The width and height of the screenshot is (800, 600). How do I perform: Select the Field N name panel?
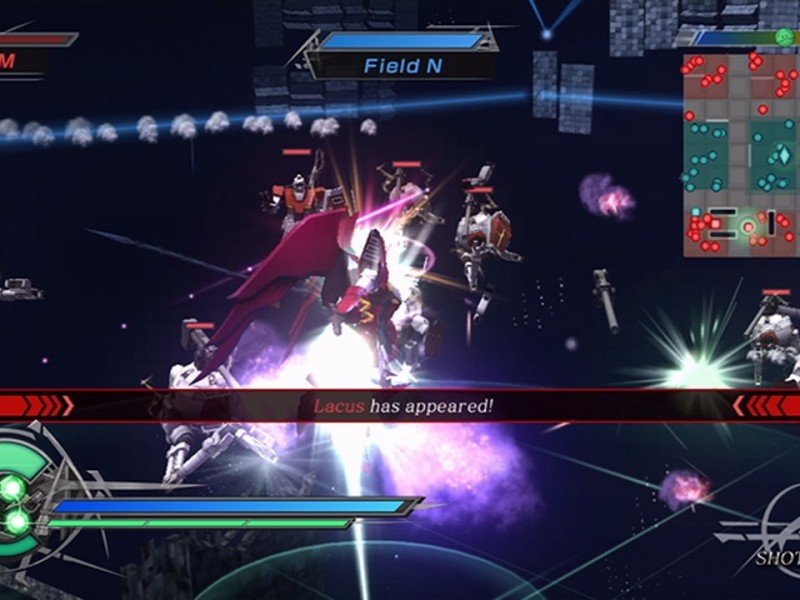(403, 66)
